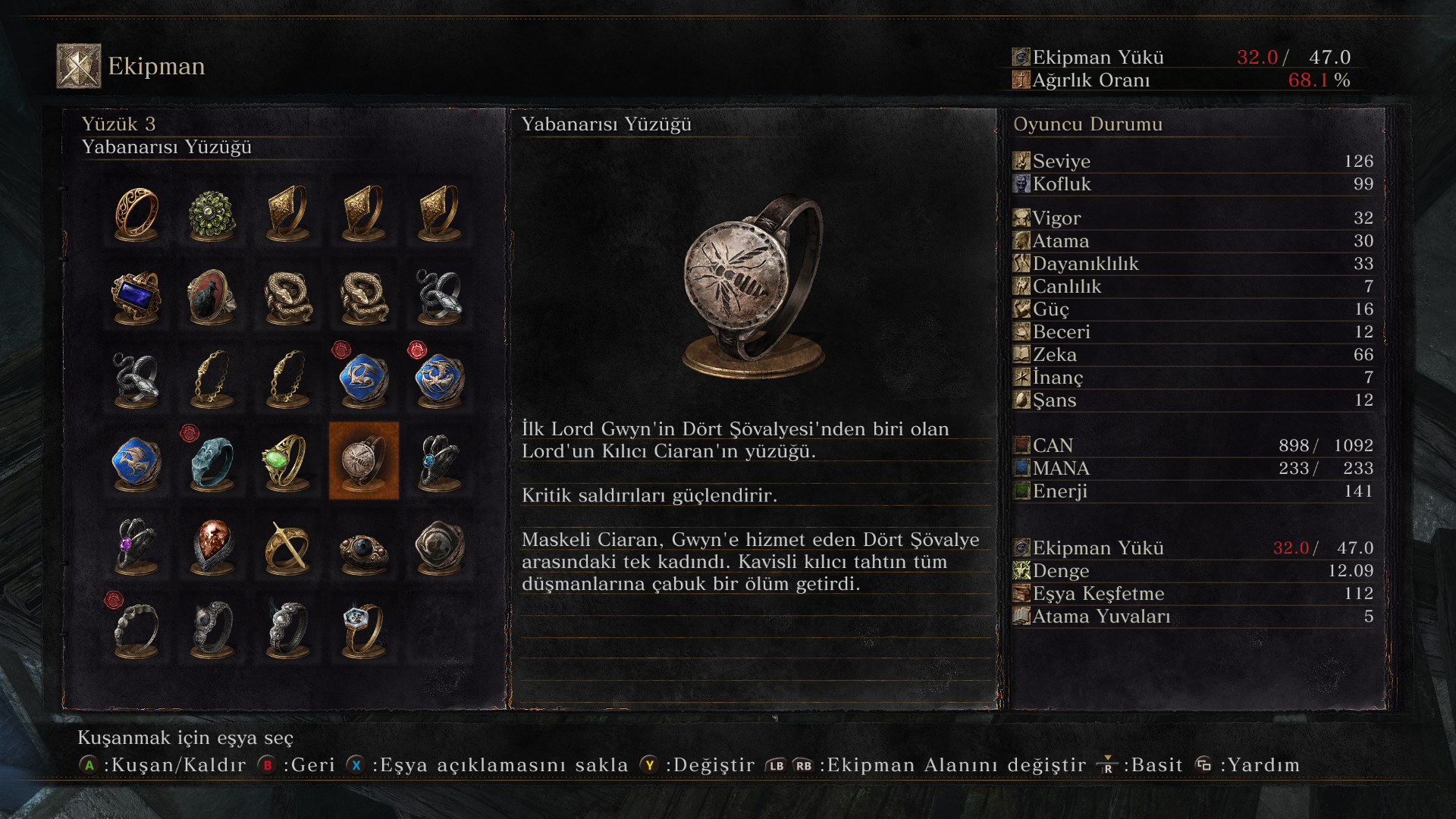Select the gold ring with green gem
The image size is (1456, 819).
(x=287, y=461)
